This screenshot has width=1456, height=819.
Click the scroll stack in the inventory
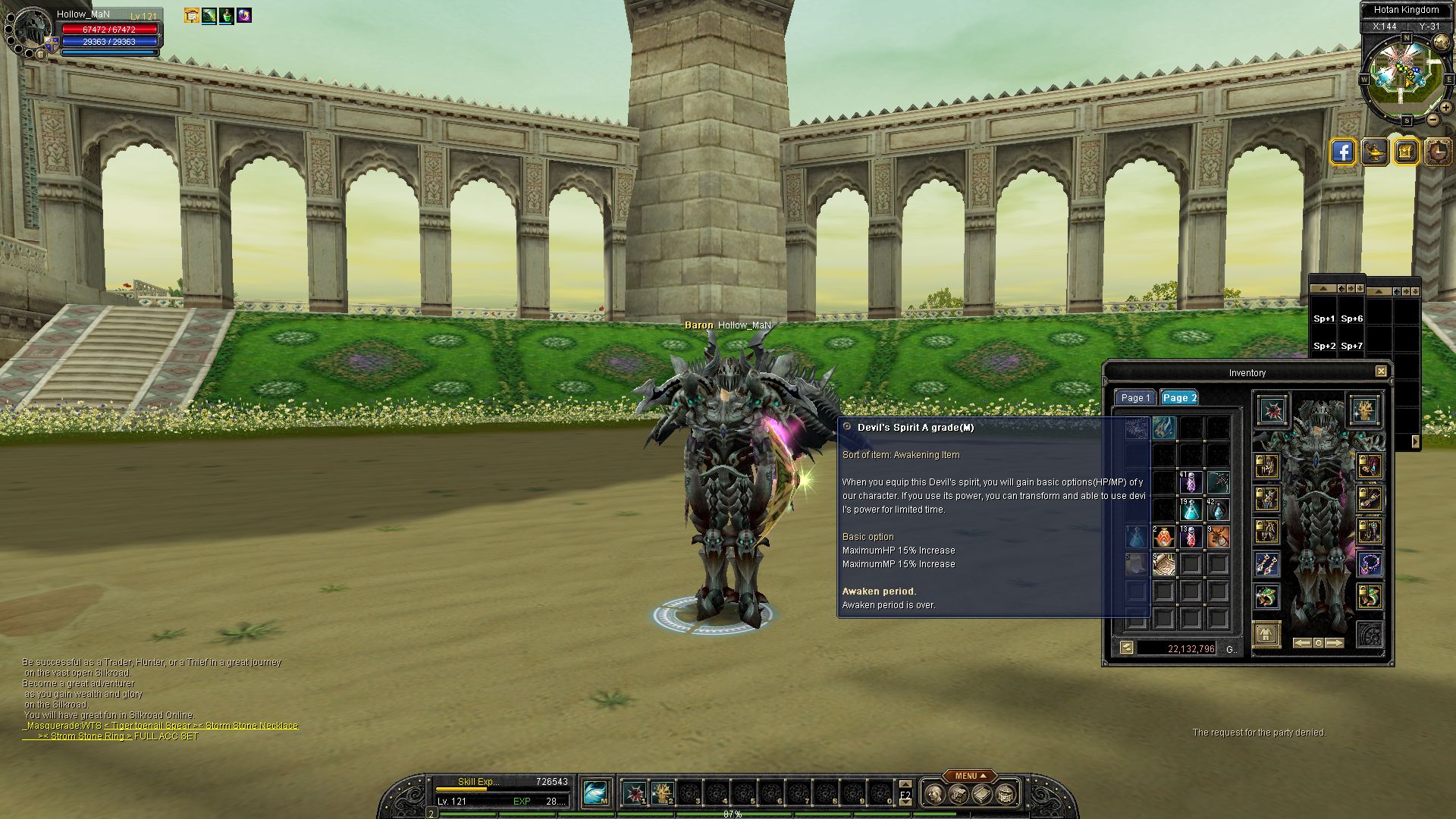(x=1163, y=564)
